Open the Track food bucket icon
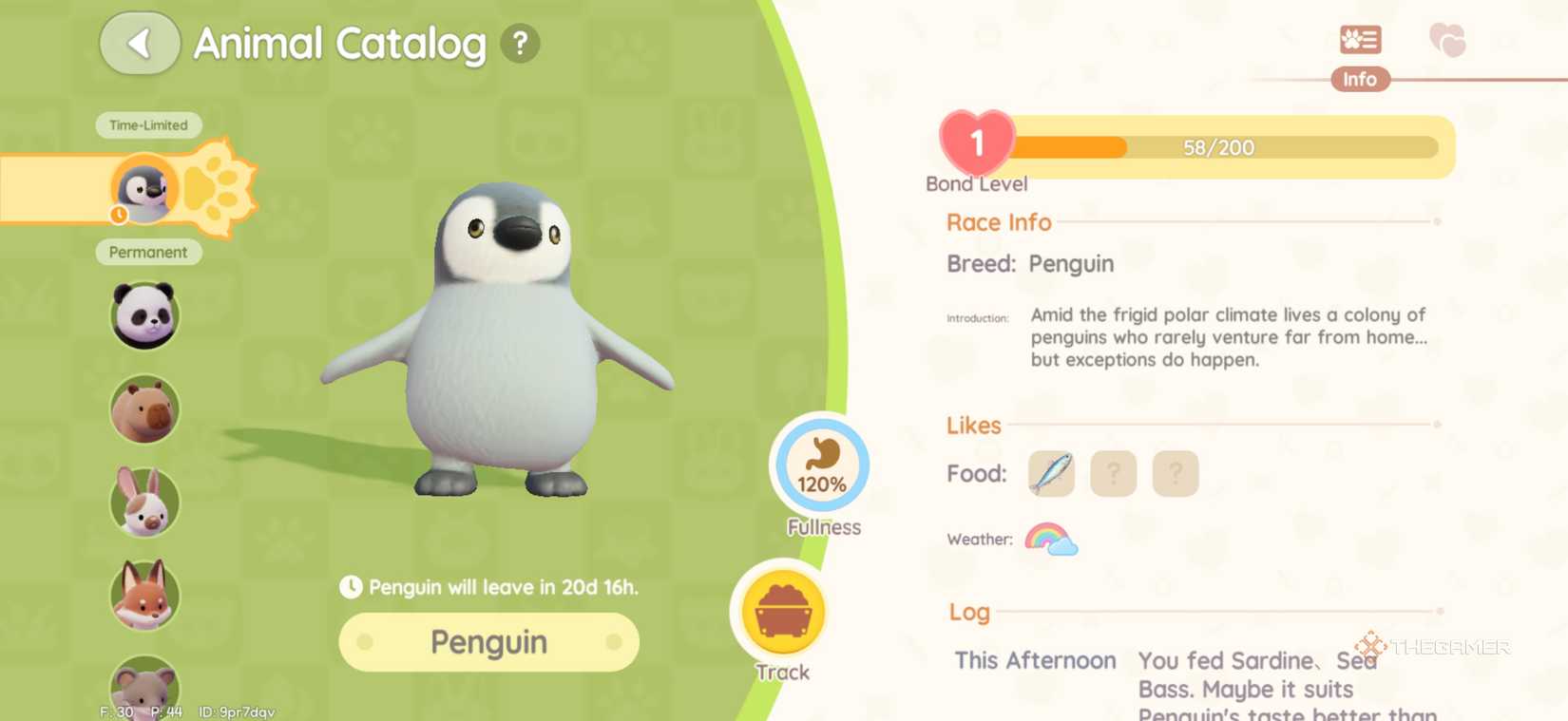 click(x=781, y=611)
